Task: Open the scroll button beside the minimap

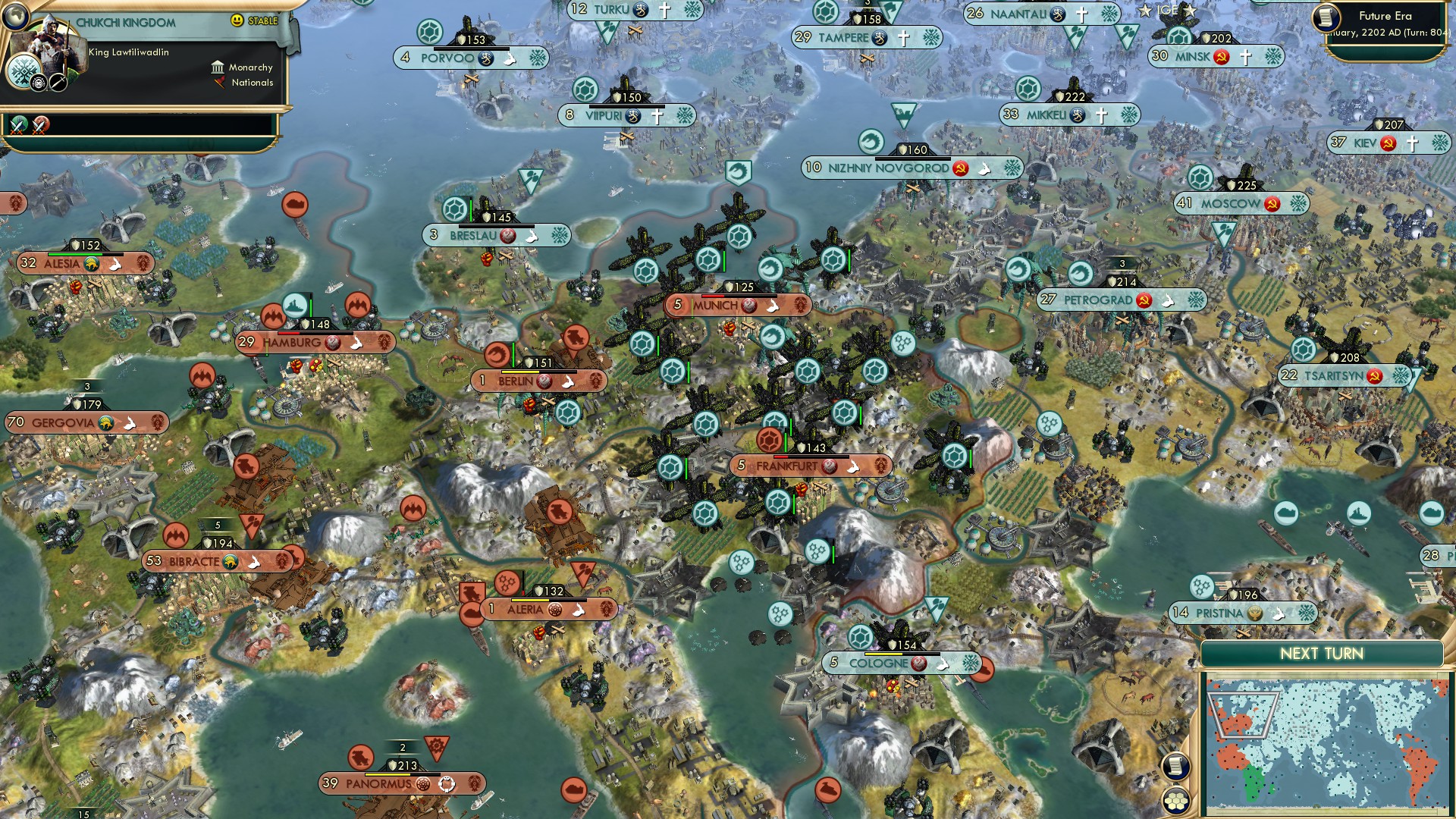Action: (x=1175, y=766)
